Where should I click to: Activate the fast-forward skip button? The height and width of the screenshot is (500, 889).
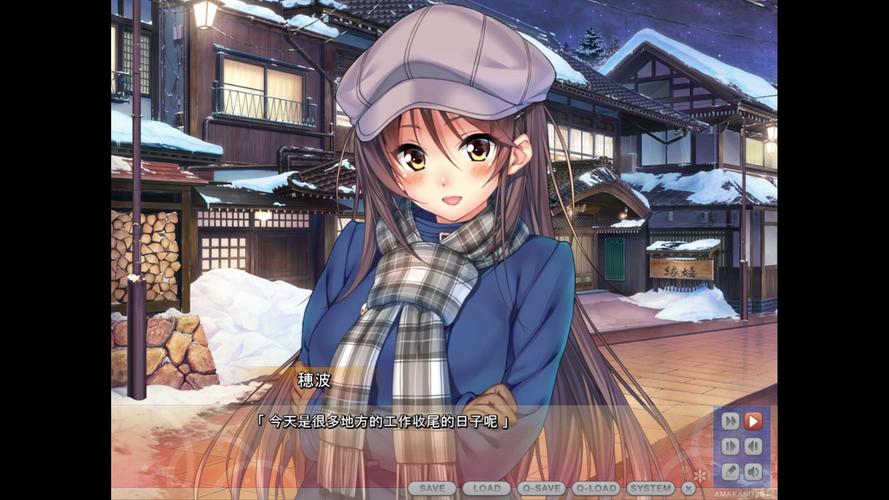tap(730, 421)
